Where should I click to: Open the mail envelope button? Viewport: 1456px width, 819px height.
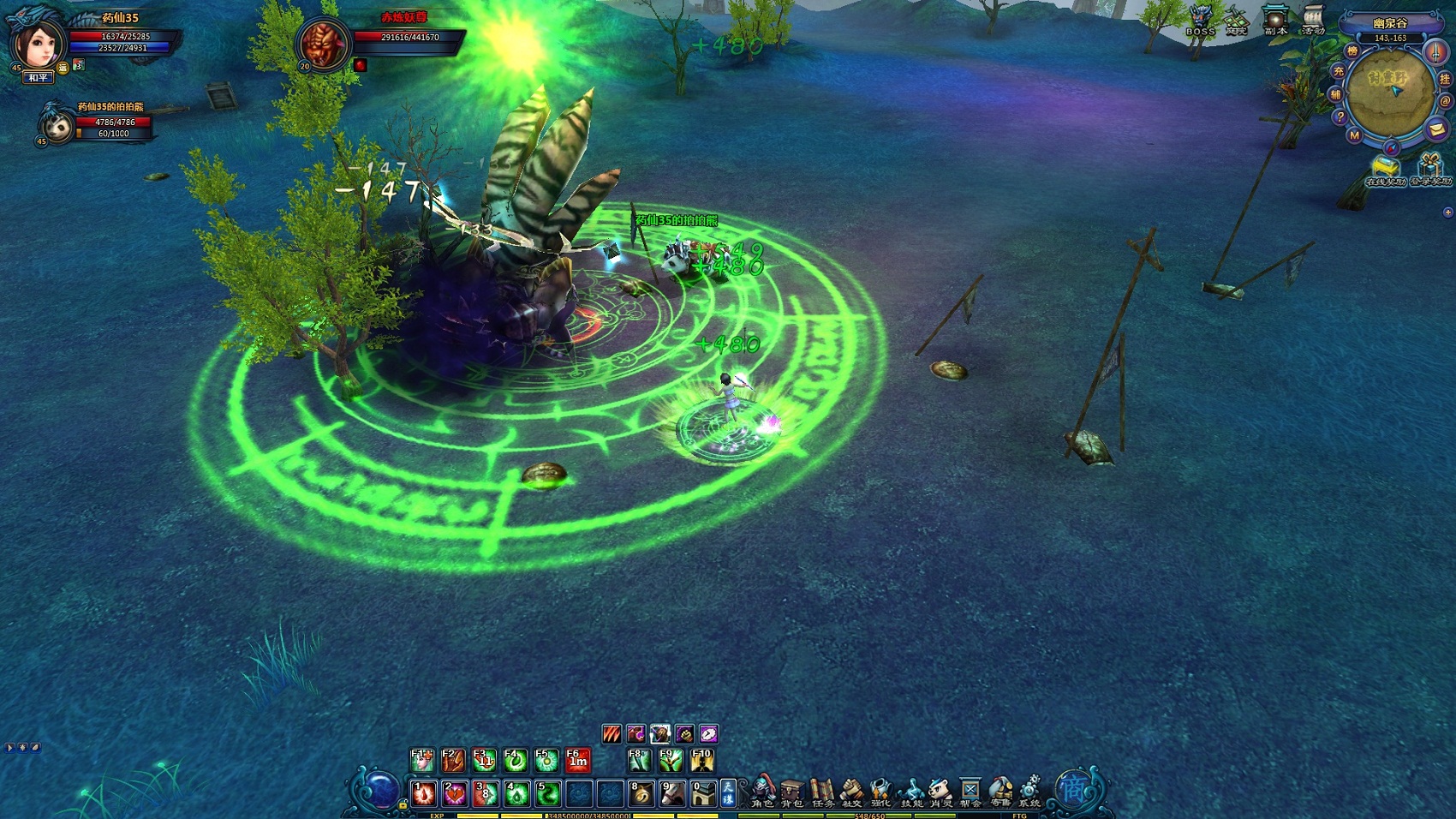click(x=1436, y=129)
